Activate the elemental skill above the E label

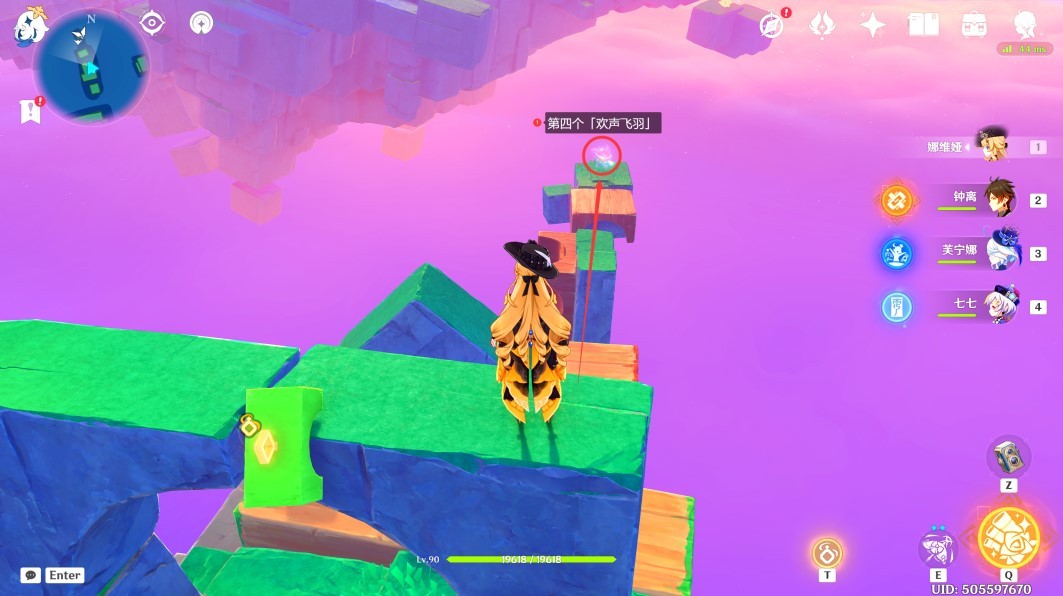[938, 548]
